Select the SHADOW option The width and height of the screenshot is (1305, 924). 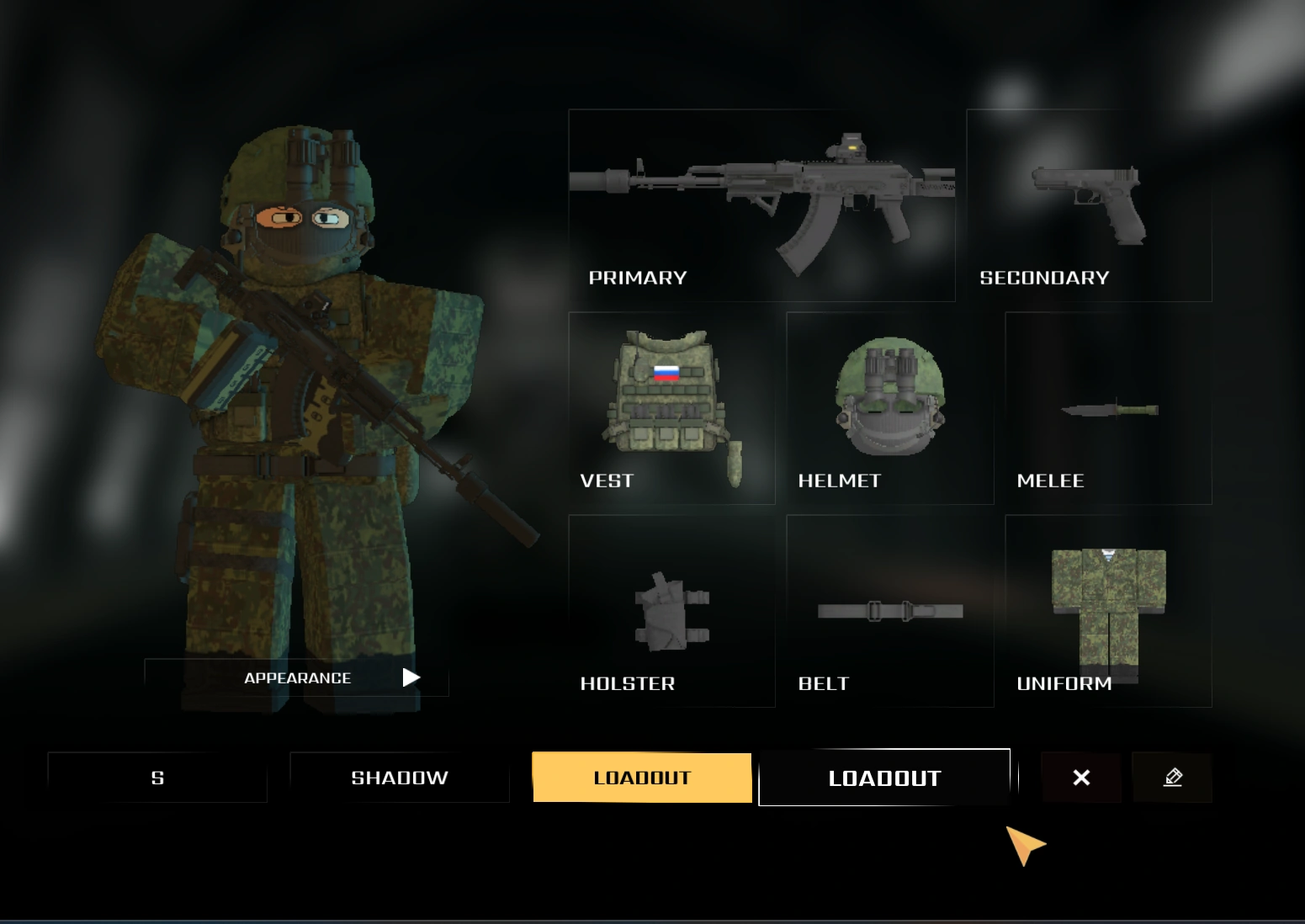[x=400, y=777]
